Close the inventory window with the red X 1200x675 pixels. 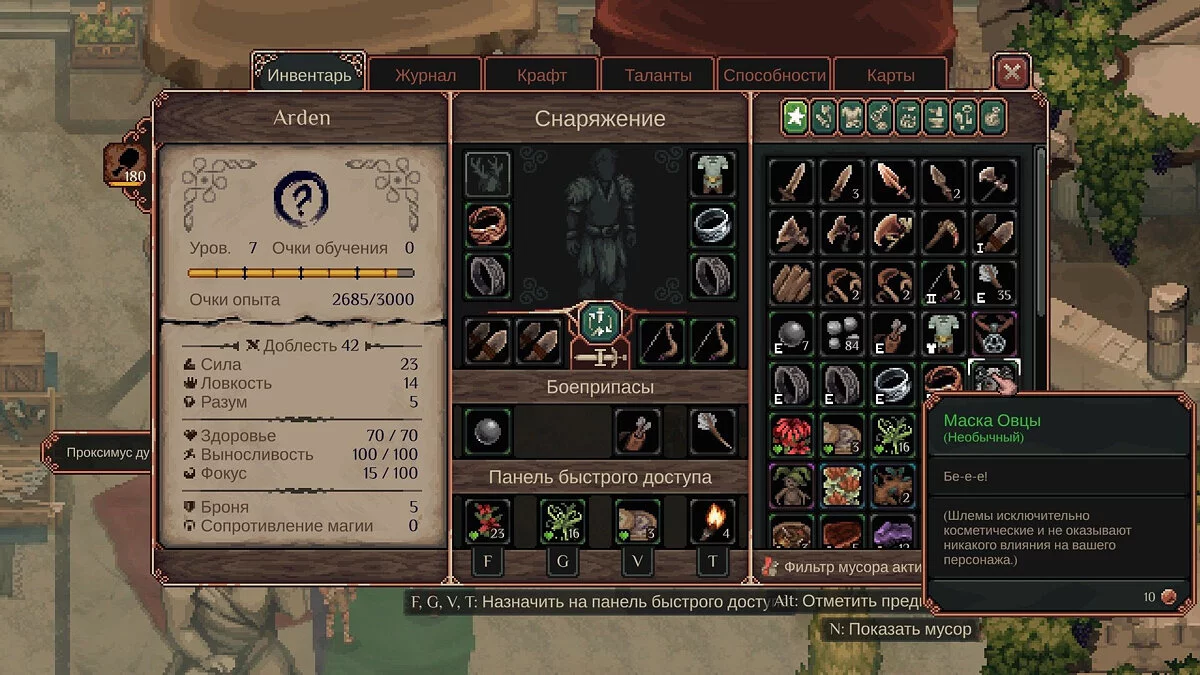click(x=1012, y=73)
